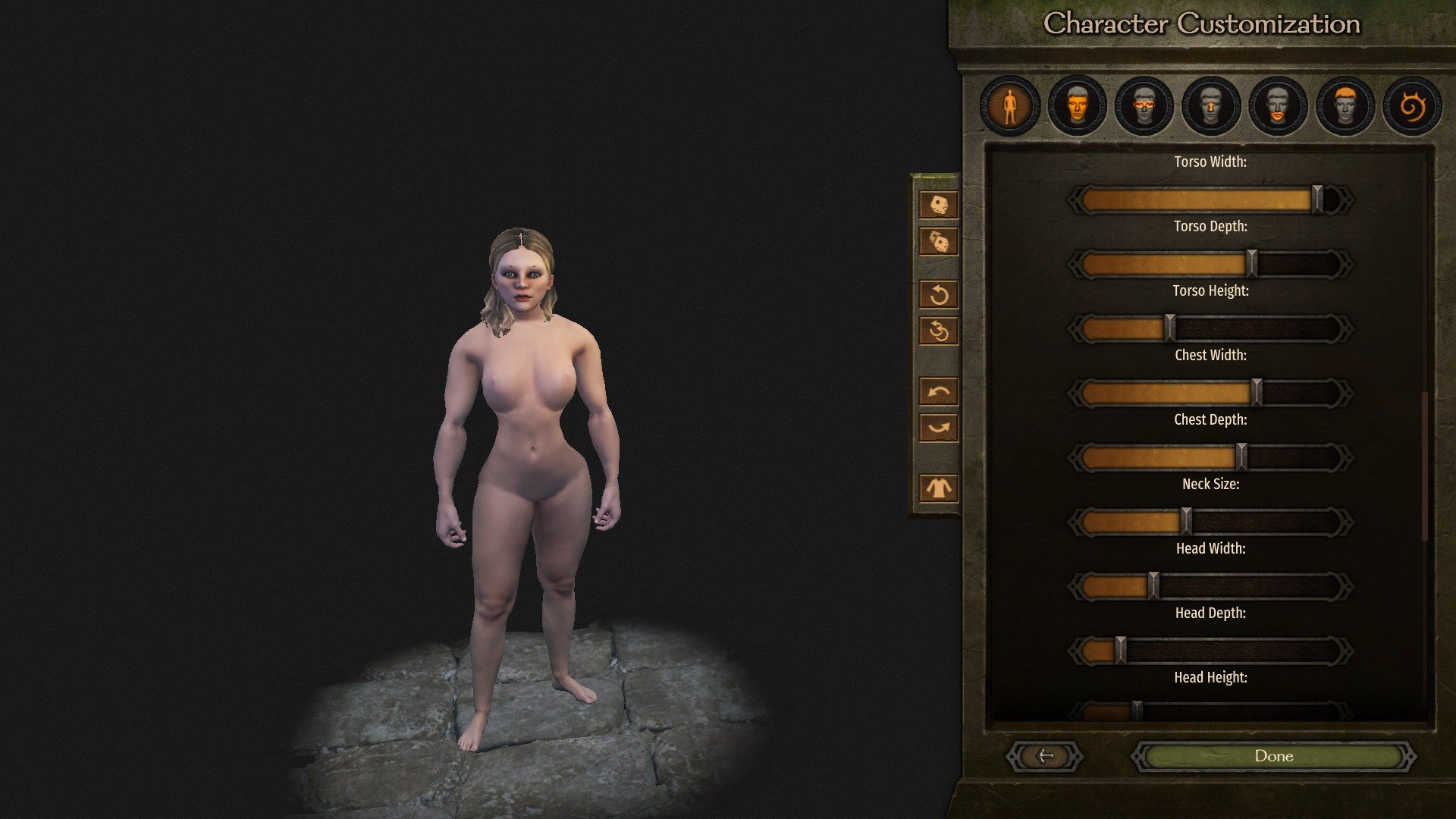The width and height of the screenshot is (1456, 819).
Task: Go back with the arrow button
Action: [1045, 756]
